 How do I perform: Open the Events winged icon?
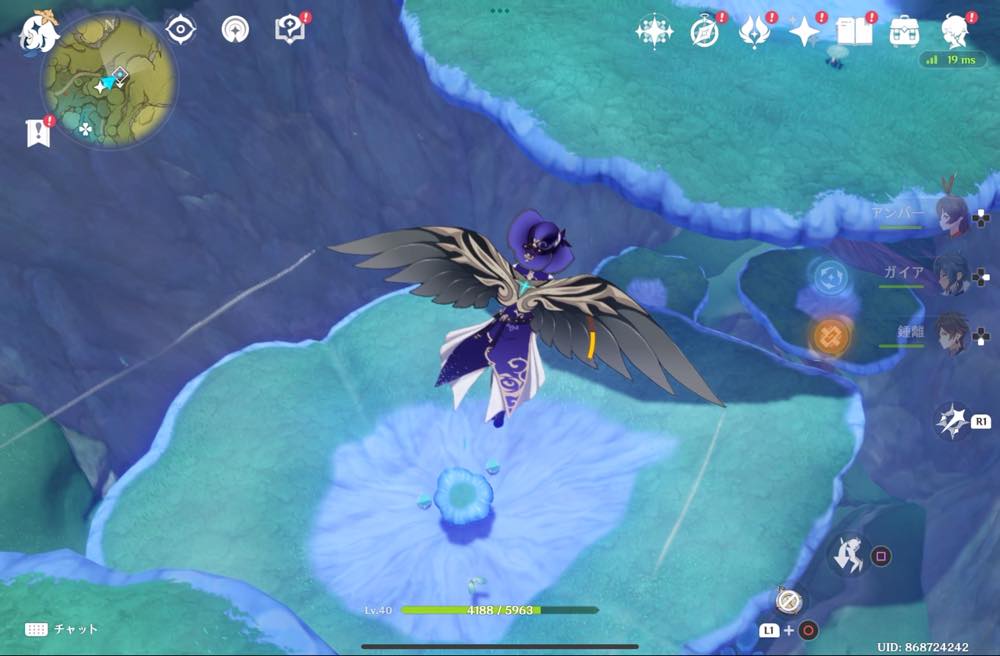[x=753, y=32]
